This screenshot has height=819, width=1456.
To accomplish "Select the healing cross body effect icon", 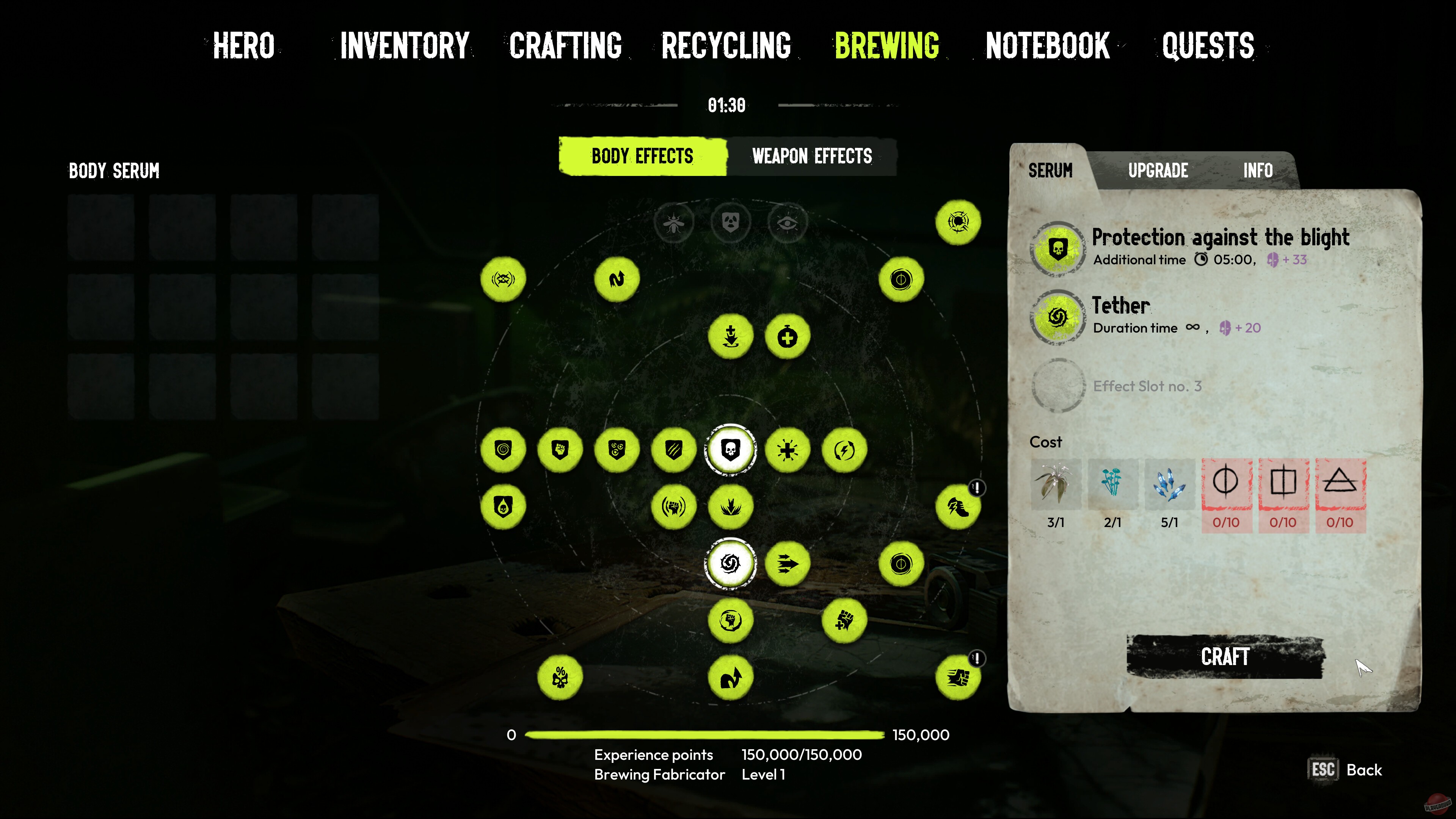I will tap(788, 335).
